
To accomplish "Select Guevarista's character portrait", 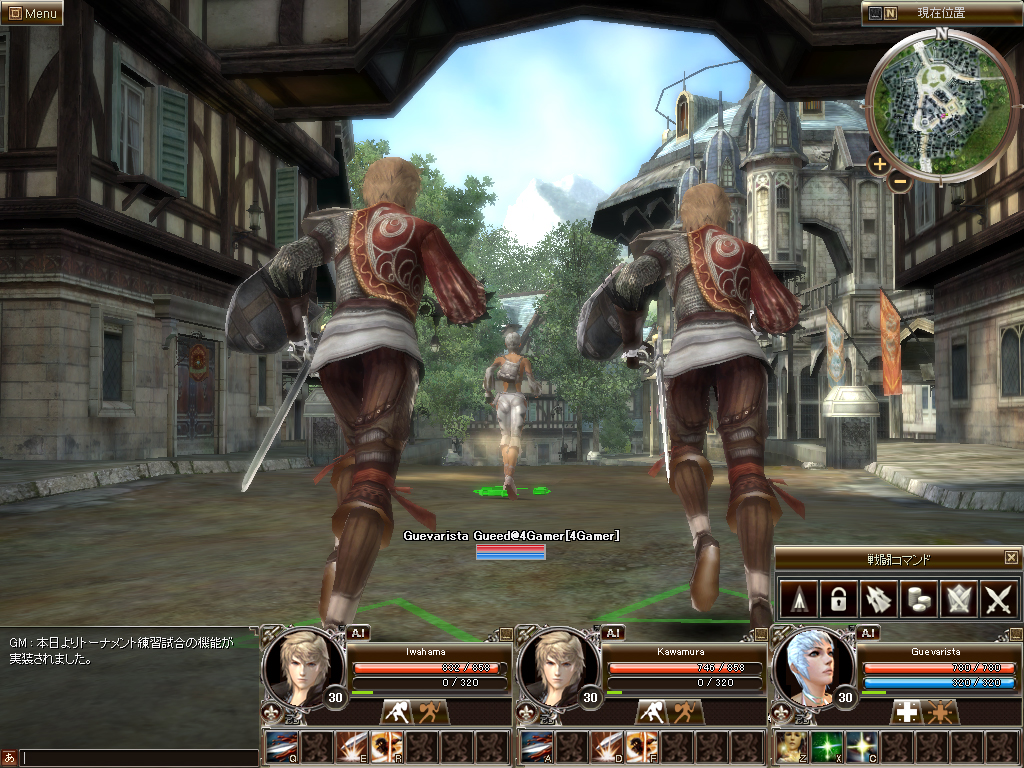I will tap(810, 665).
